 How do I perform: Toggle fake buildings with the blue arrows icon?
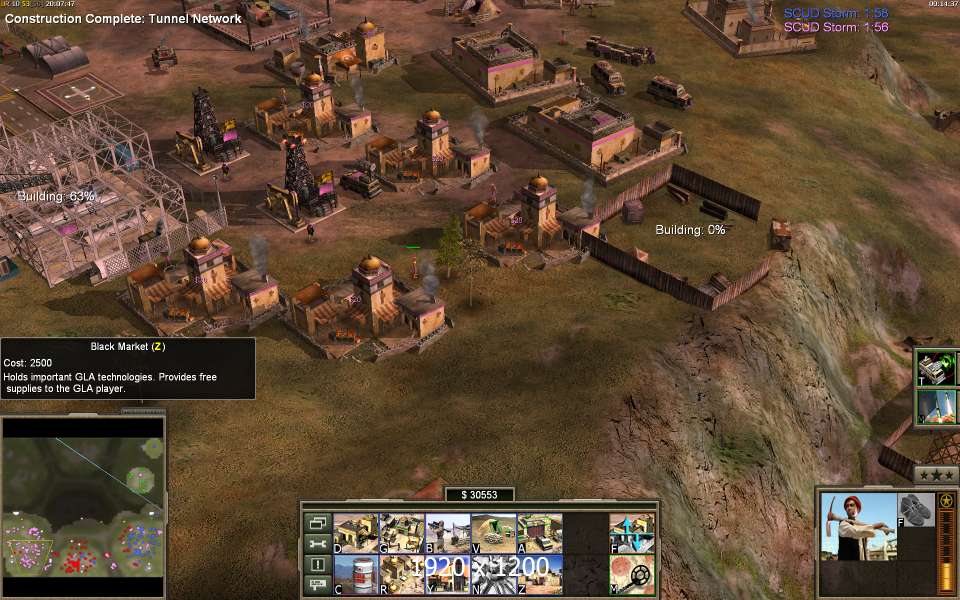631,533
